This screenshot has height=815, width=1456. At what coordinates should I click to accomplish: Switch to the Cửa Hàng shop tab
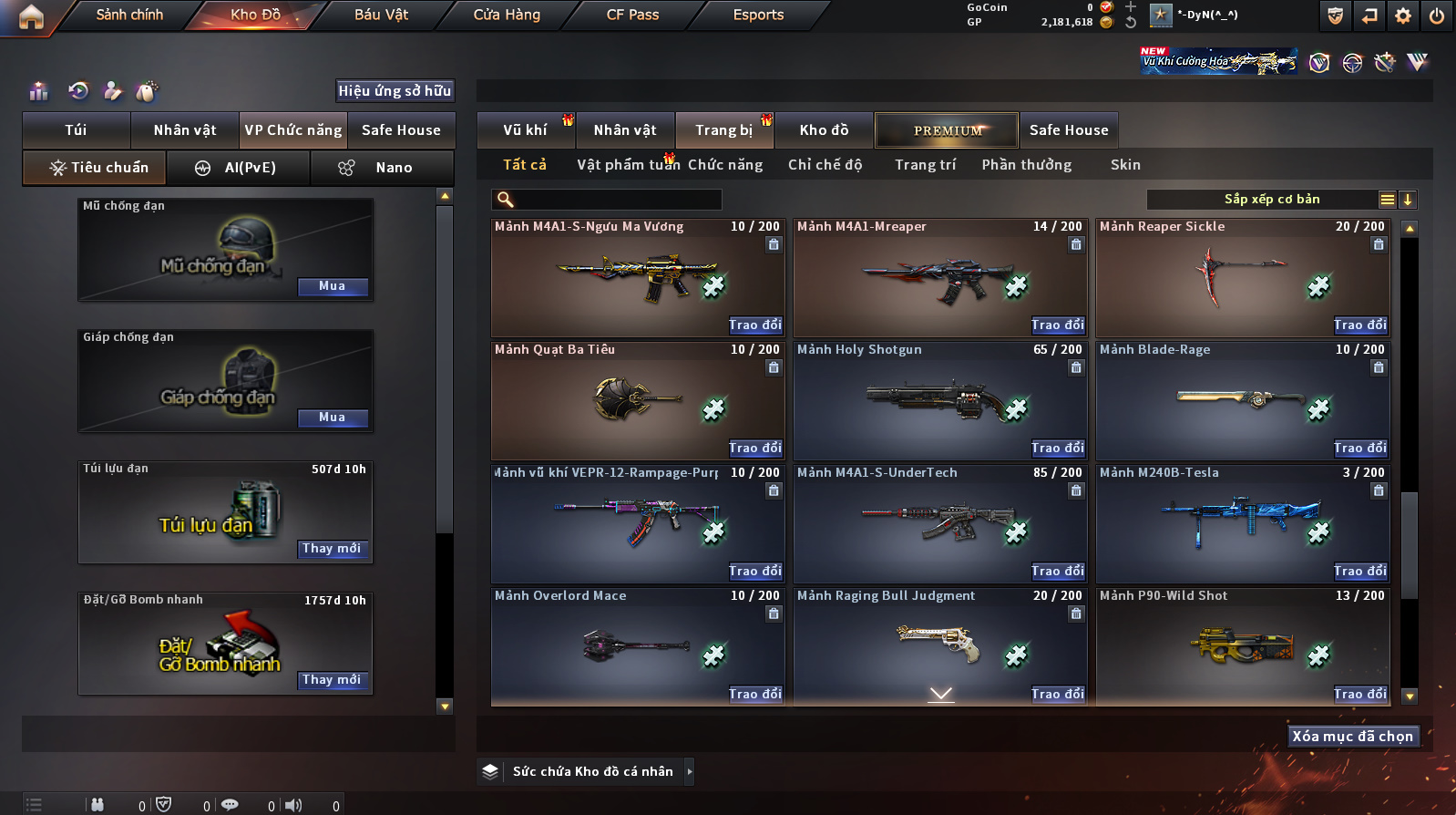tap(507, 15)
